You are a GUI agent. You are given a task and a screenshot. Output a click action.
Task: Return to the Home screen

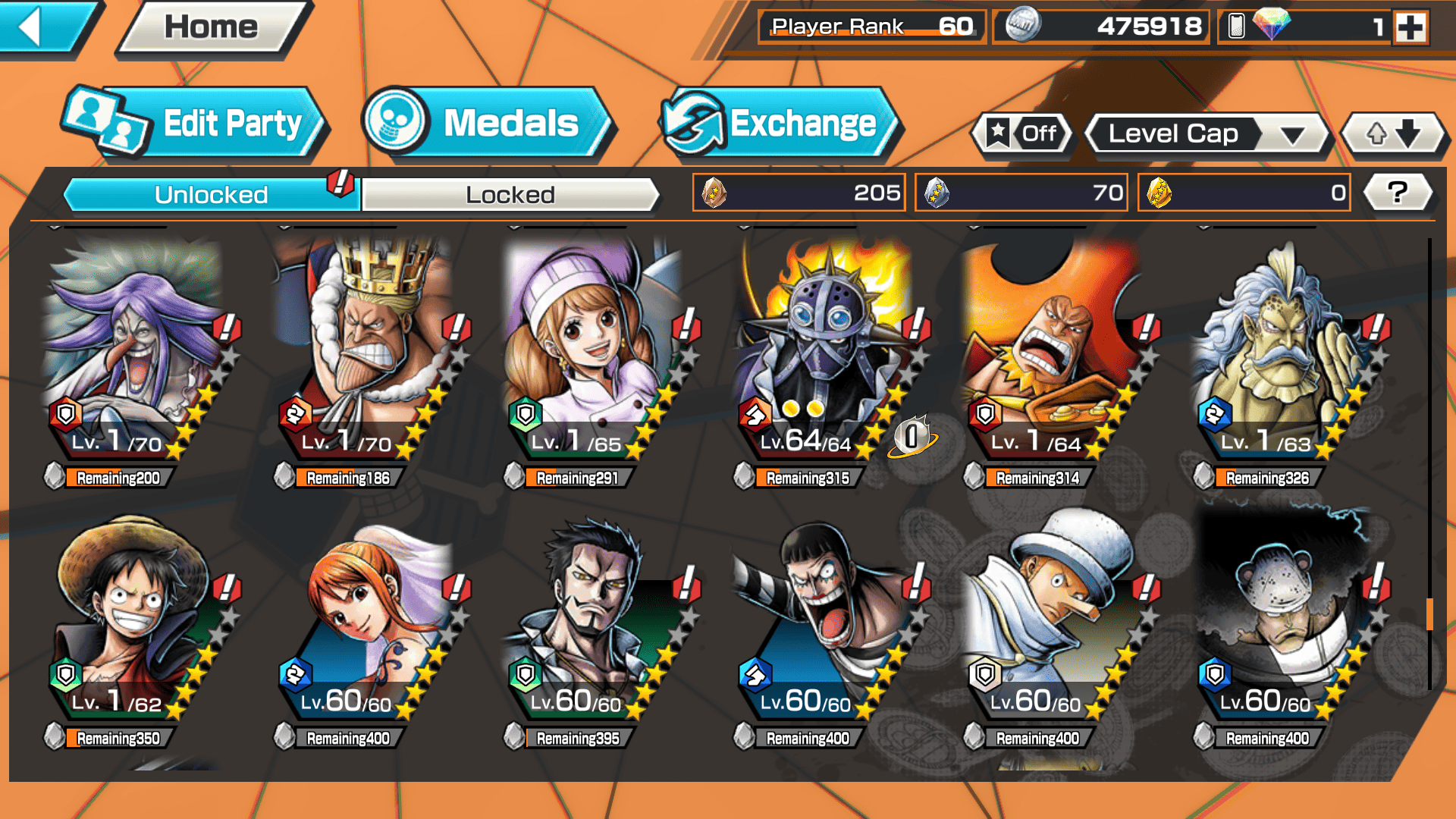coord(212,28)
